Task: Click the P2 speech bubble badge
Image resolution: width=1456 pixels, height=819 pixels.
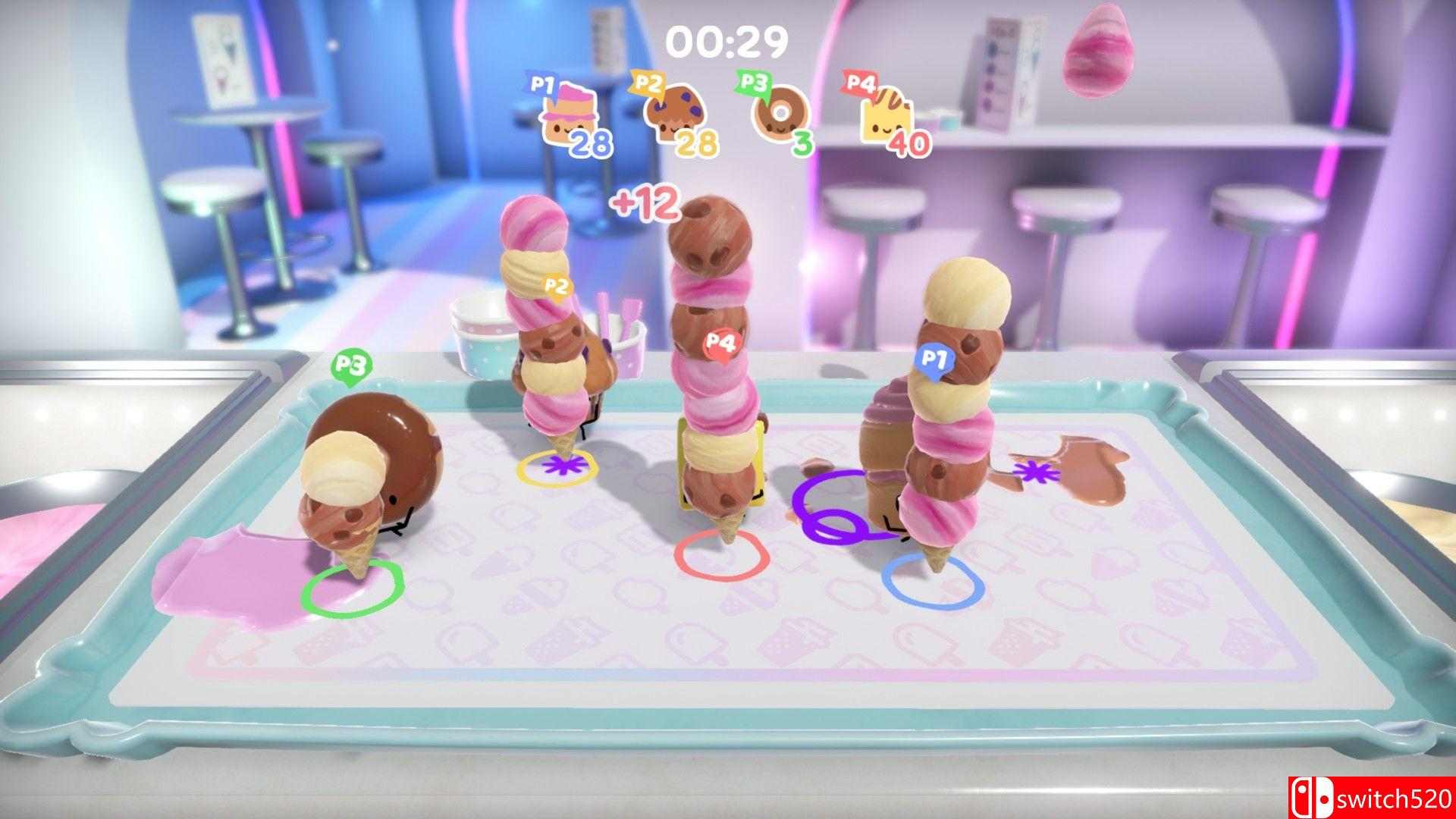Action: 557,287
